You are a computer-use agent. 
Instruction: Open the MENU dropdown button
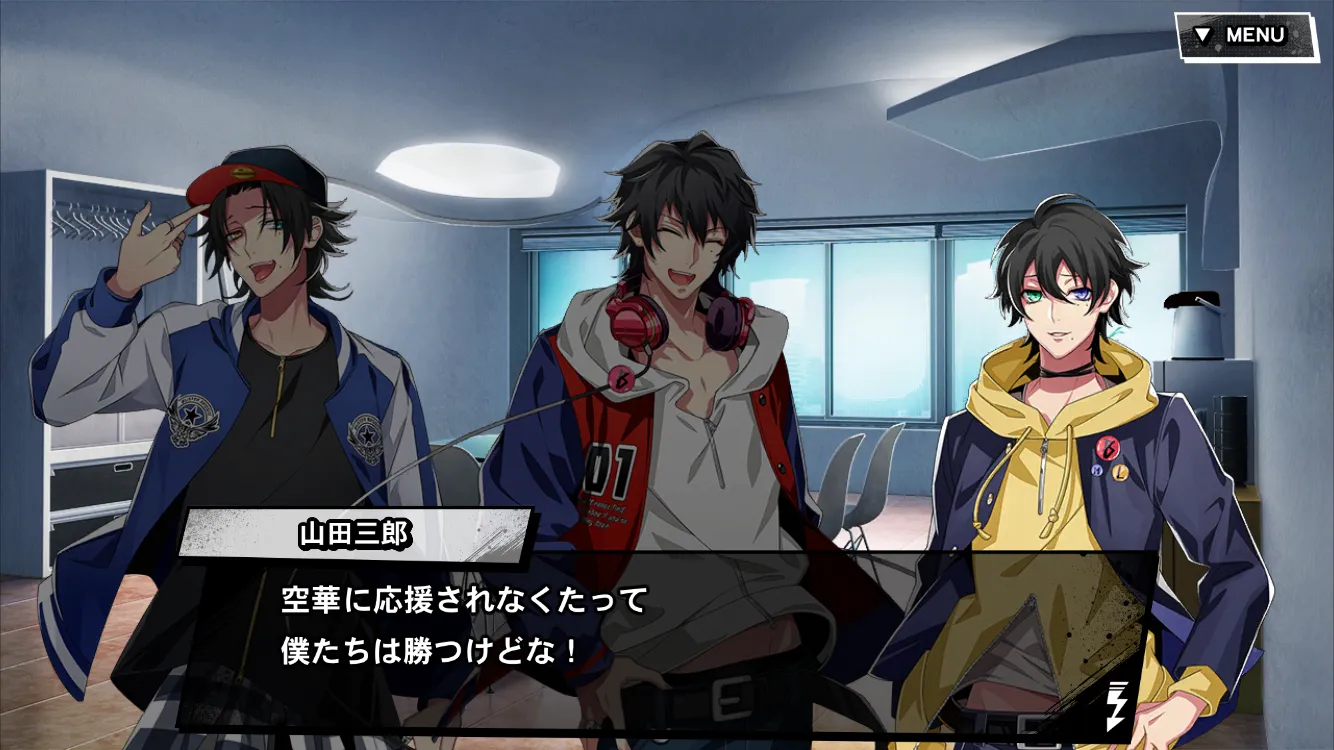(x=1244, y=35)
